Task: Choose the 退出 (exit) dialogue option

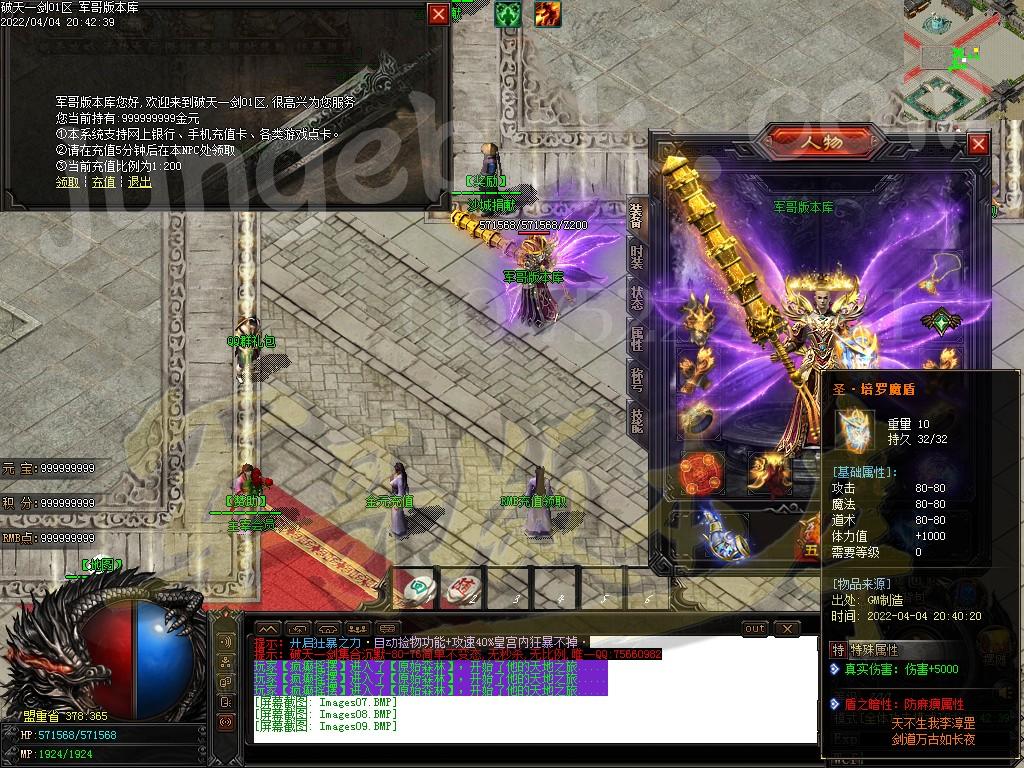Action: 139,182
